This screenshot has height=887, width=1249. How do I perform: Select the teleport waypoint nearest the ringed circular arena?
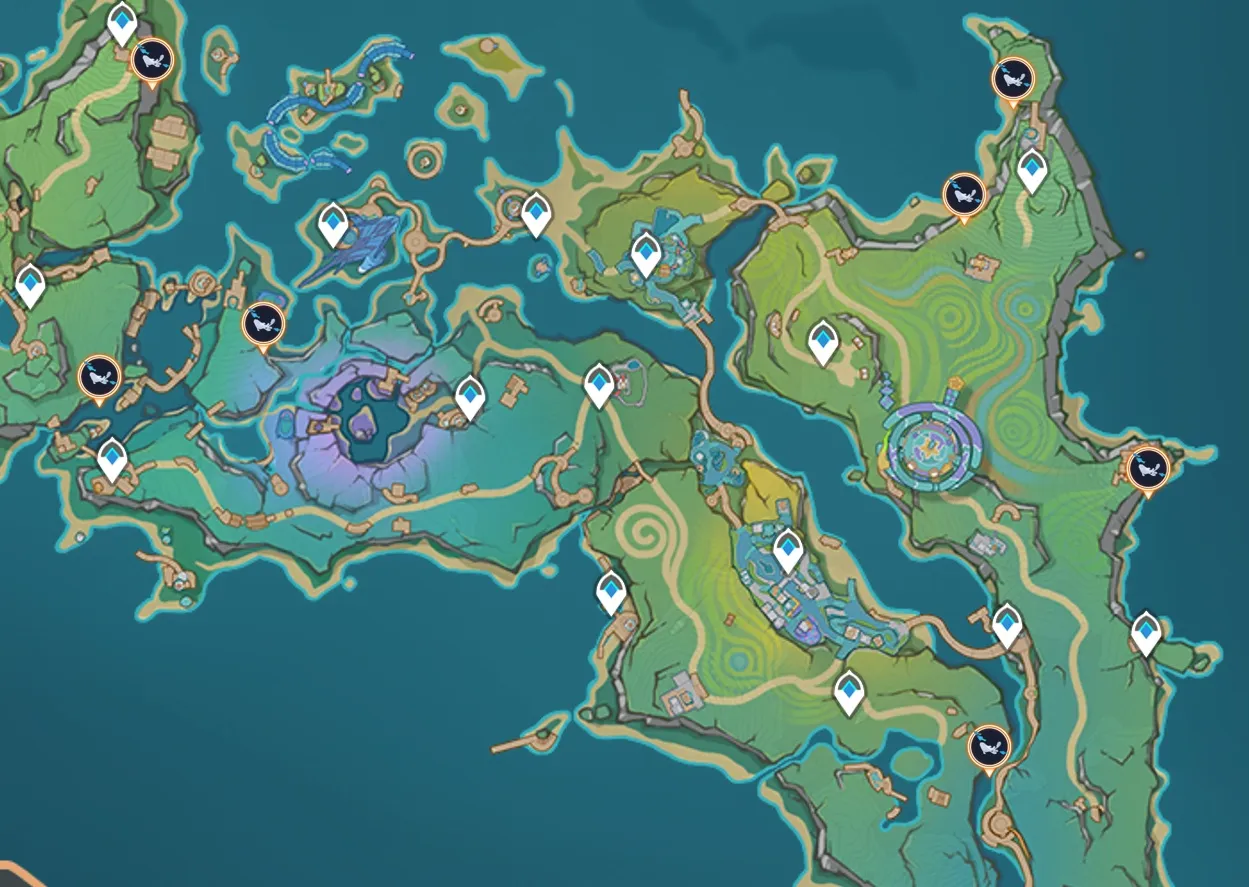pos(823,341)
